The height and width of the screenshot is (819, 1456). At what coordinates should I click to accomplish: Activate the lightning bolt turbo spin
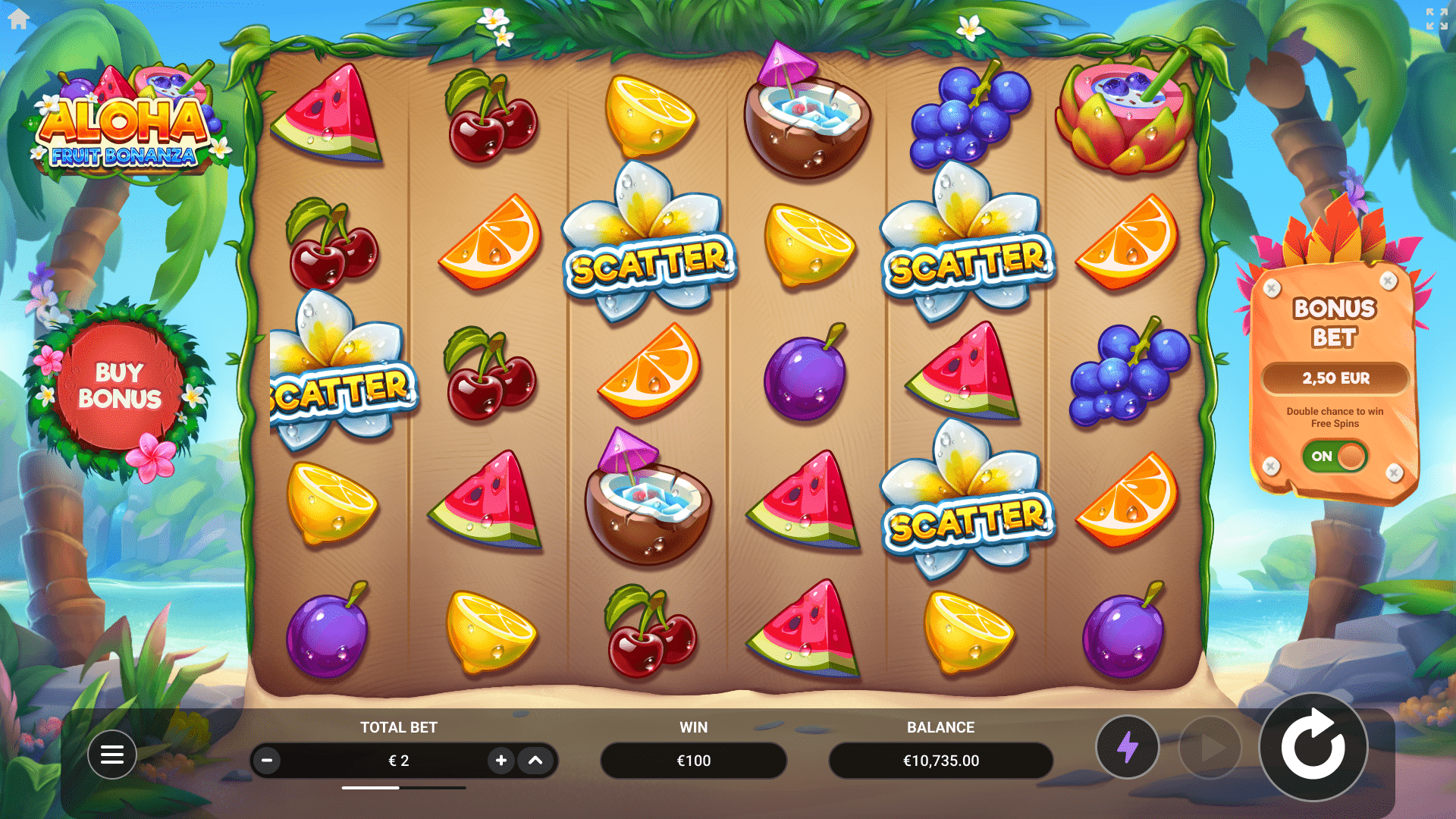[1127, 747]
